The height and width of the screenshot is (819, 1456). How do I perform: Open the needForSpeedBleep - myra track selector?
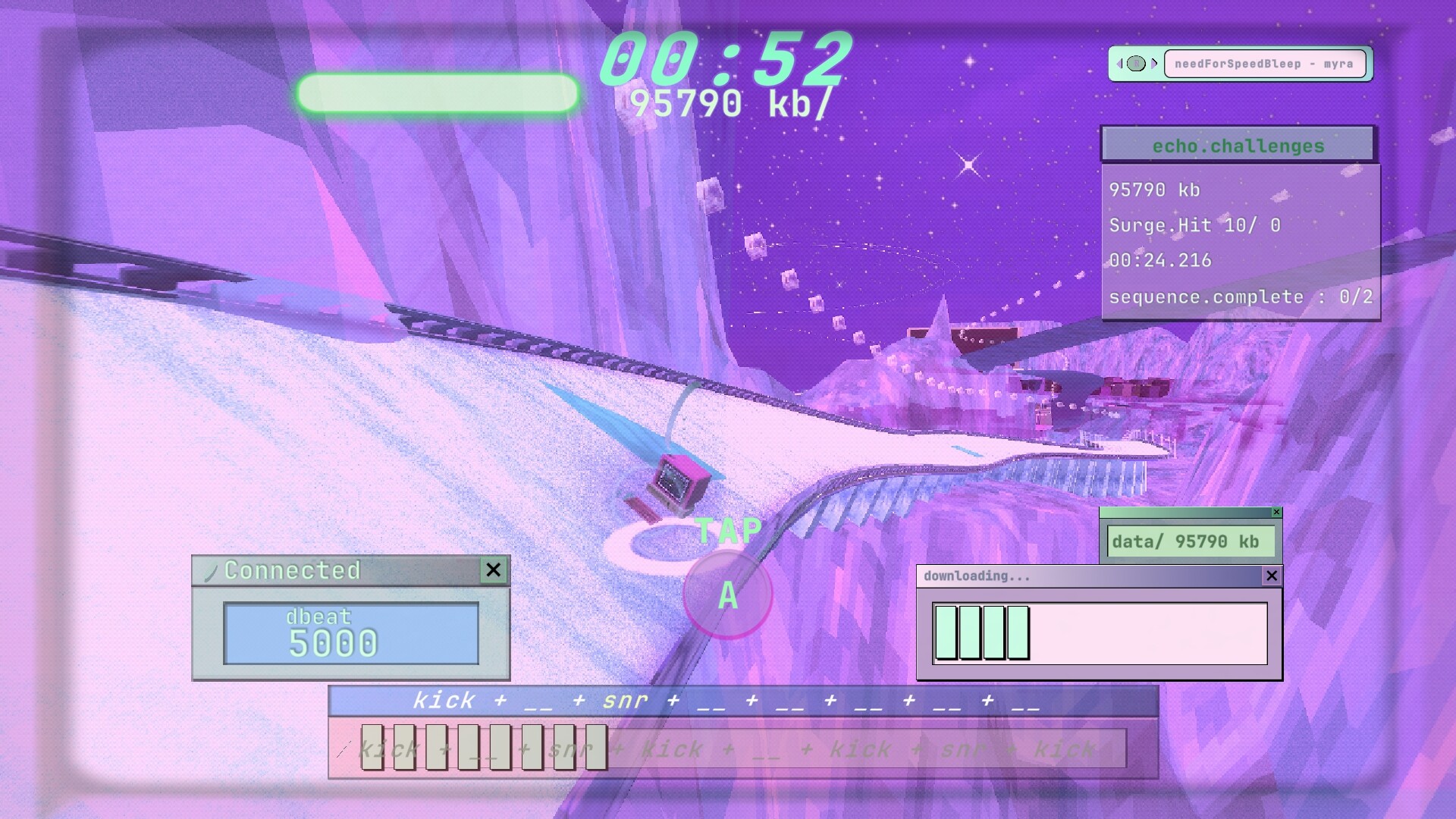pyautogui.click(x=1263, y=64)
